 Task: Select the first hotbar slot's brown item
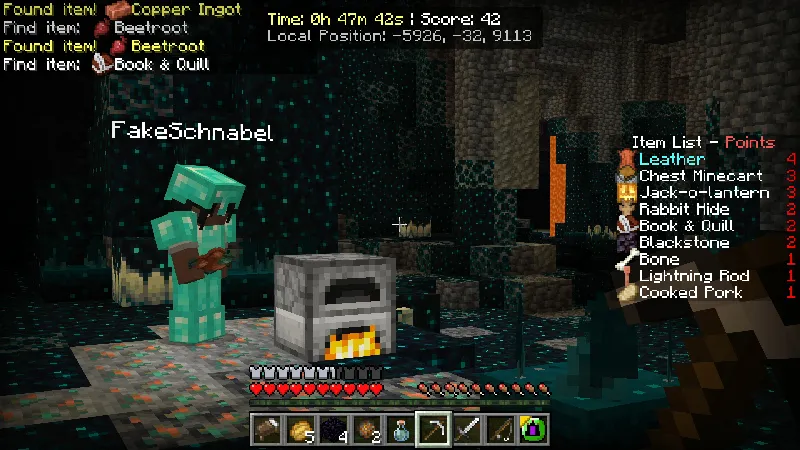(x=267, y=429)
